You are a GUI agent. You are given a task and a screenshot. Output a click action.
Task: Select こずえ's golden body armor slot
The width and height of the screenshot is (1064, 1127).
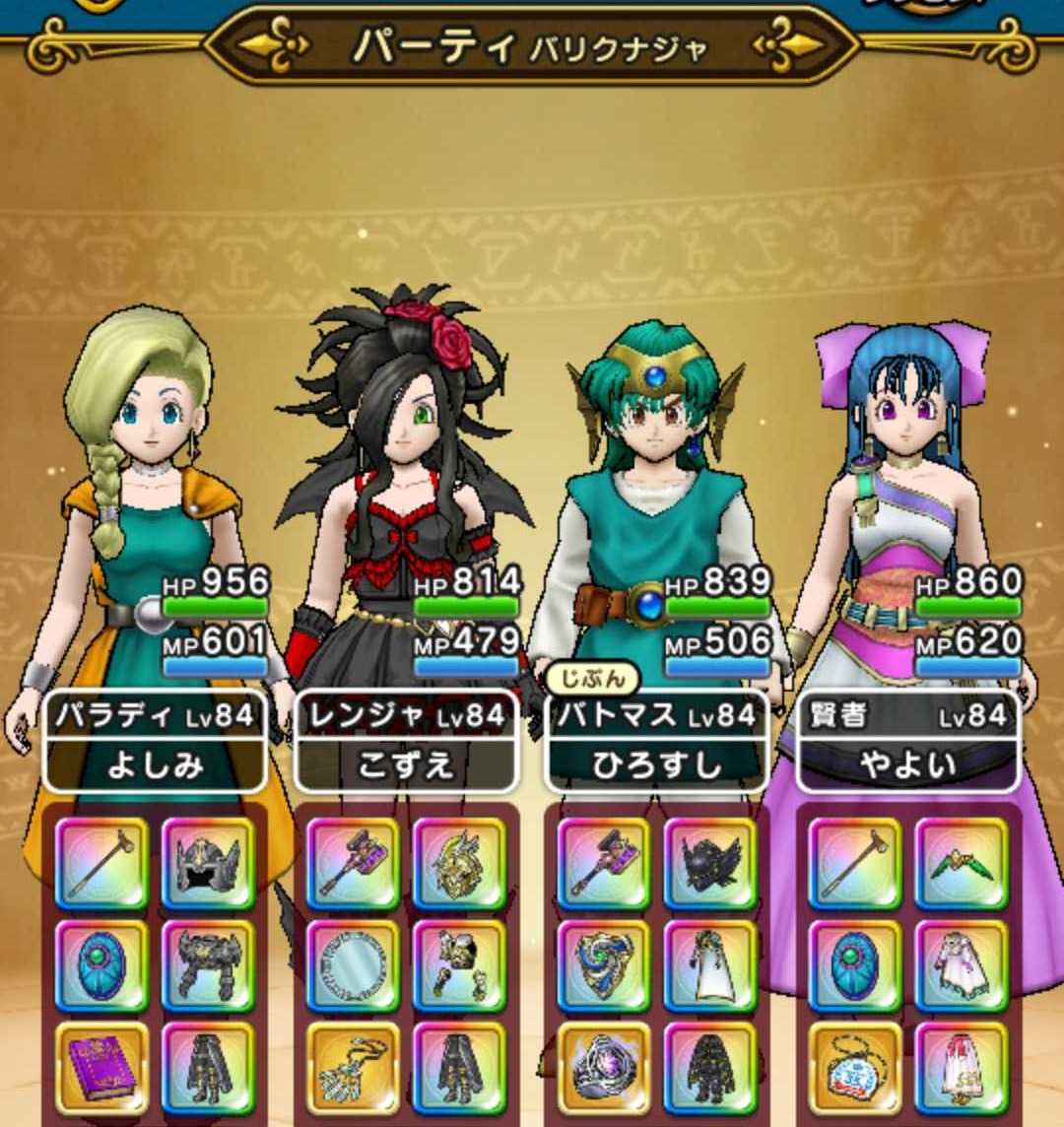click(x=459, y=966)
